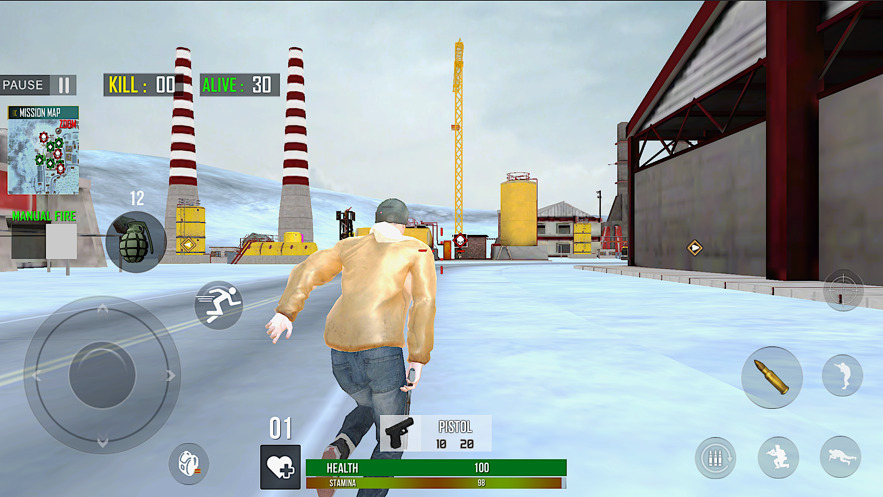This screenshot has height=497, width=883.
Task: Open the Mission Map minimap
Action: click(43, 150)
